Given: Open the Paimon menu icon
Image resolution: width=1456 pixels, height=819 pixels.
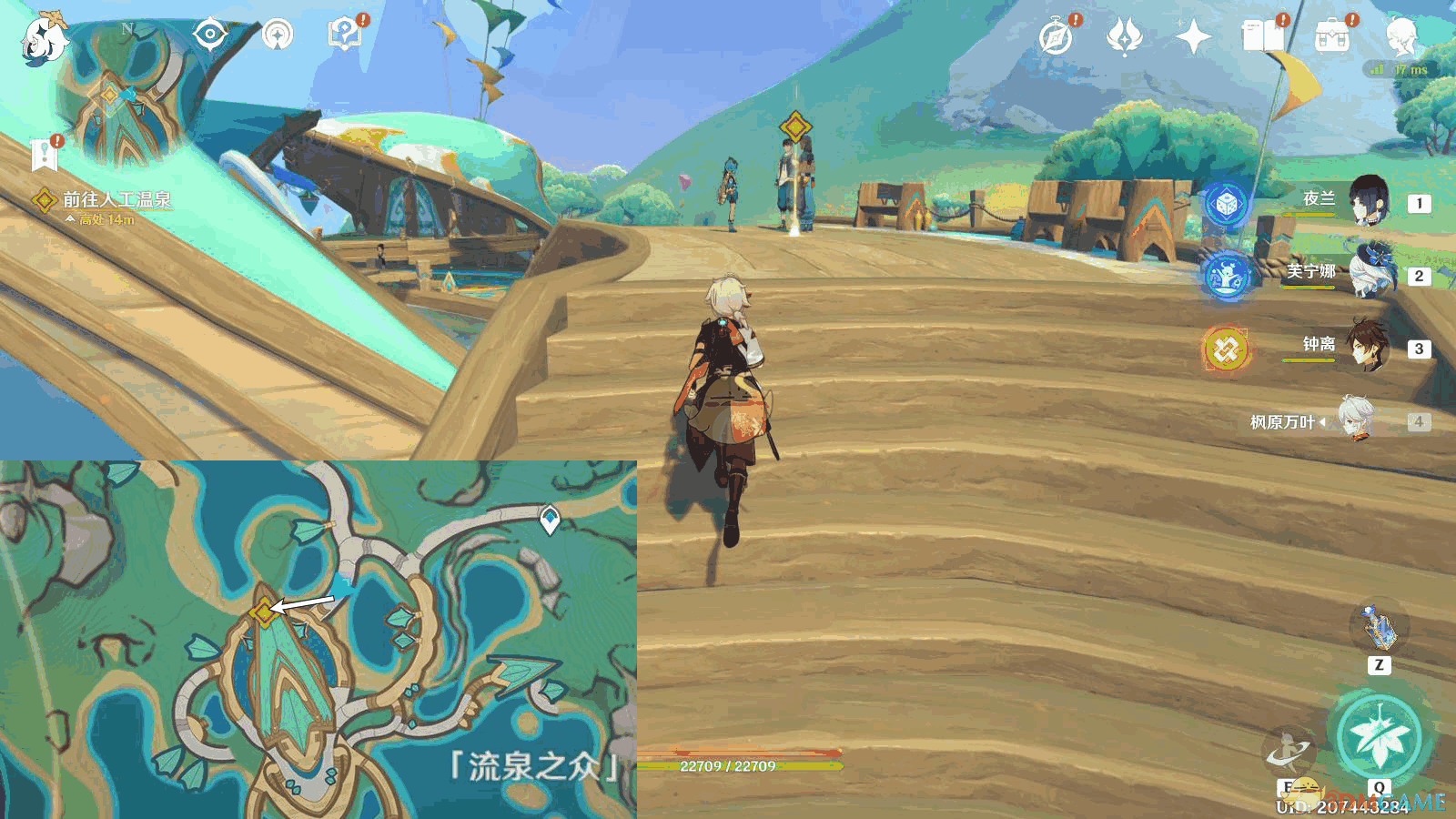Looking at the screenshot, I should (44, 38).
